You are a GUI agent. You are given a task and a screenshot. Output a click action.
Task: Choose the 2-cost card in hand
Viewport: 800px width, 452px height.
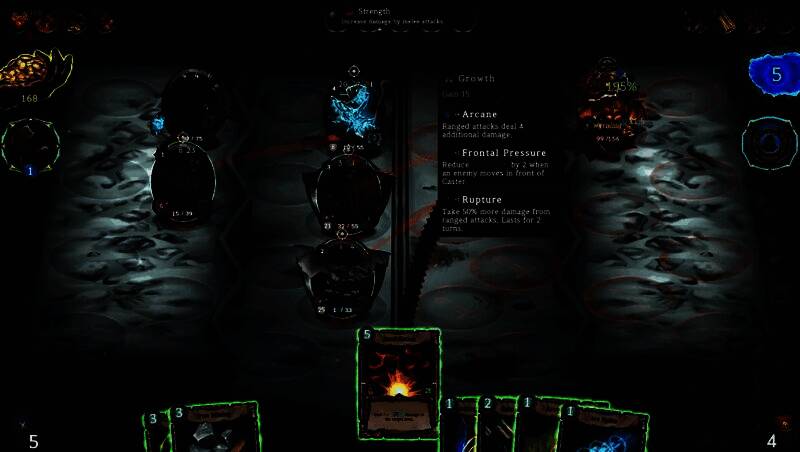(x=494, y=428)
